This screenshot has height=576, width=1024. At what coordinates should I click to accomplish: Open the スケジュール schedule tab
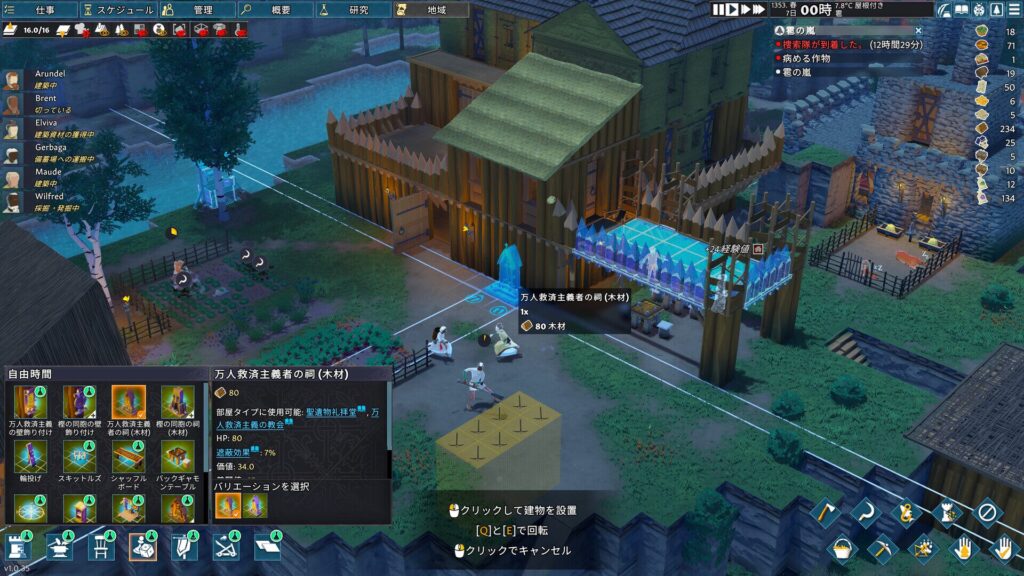pos(119,10)
